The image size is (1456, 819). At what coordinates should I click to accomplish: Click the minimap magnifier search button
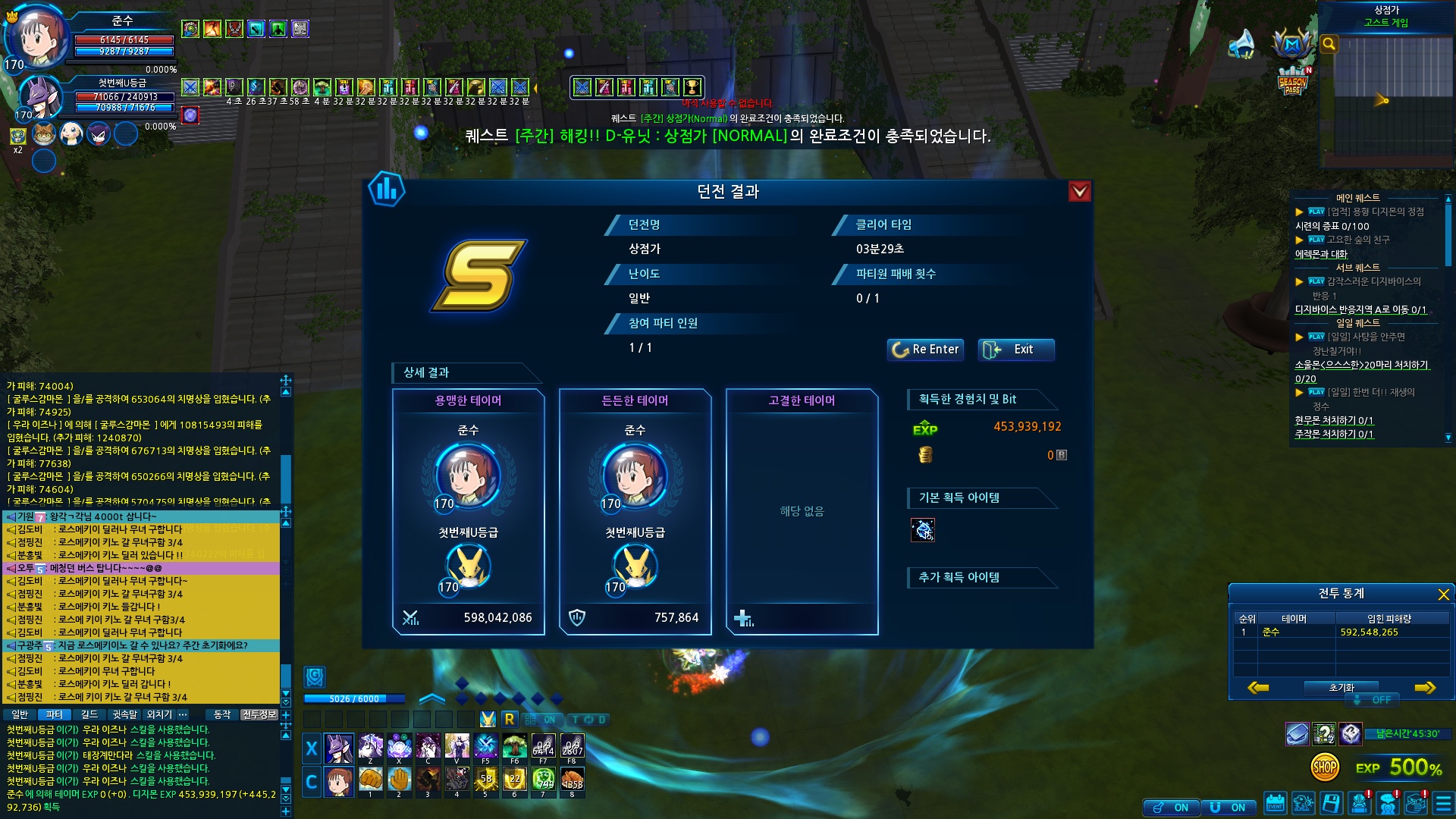[1329, 44]
